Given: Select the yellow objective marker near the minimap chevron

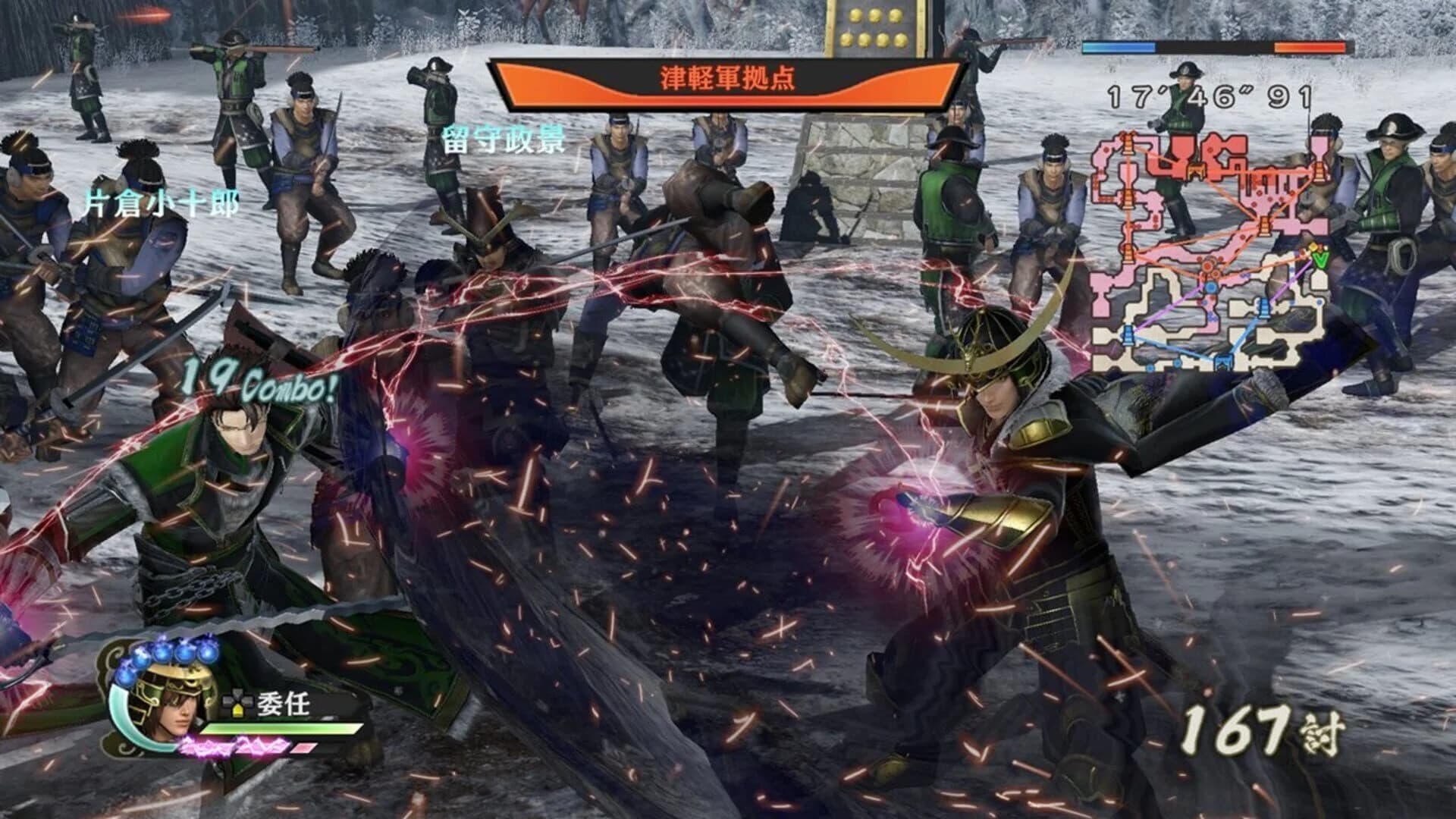Looking at the screenshot, I should pos(1314,247).
